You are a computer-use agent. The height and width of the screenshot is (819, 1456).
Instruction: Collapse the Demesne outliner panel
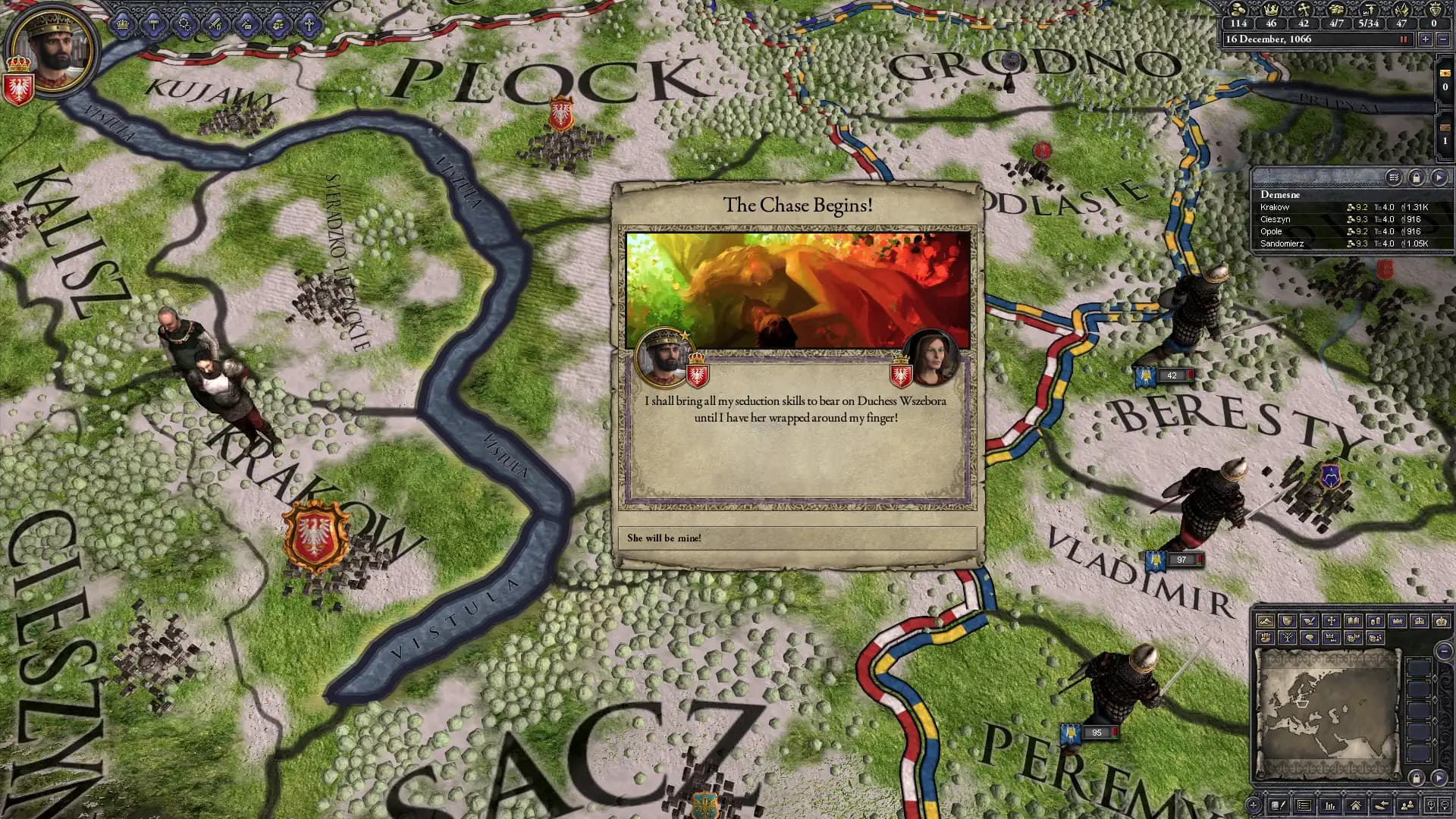(1441, 177)
